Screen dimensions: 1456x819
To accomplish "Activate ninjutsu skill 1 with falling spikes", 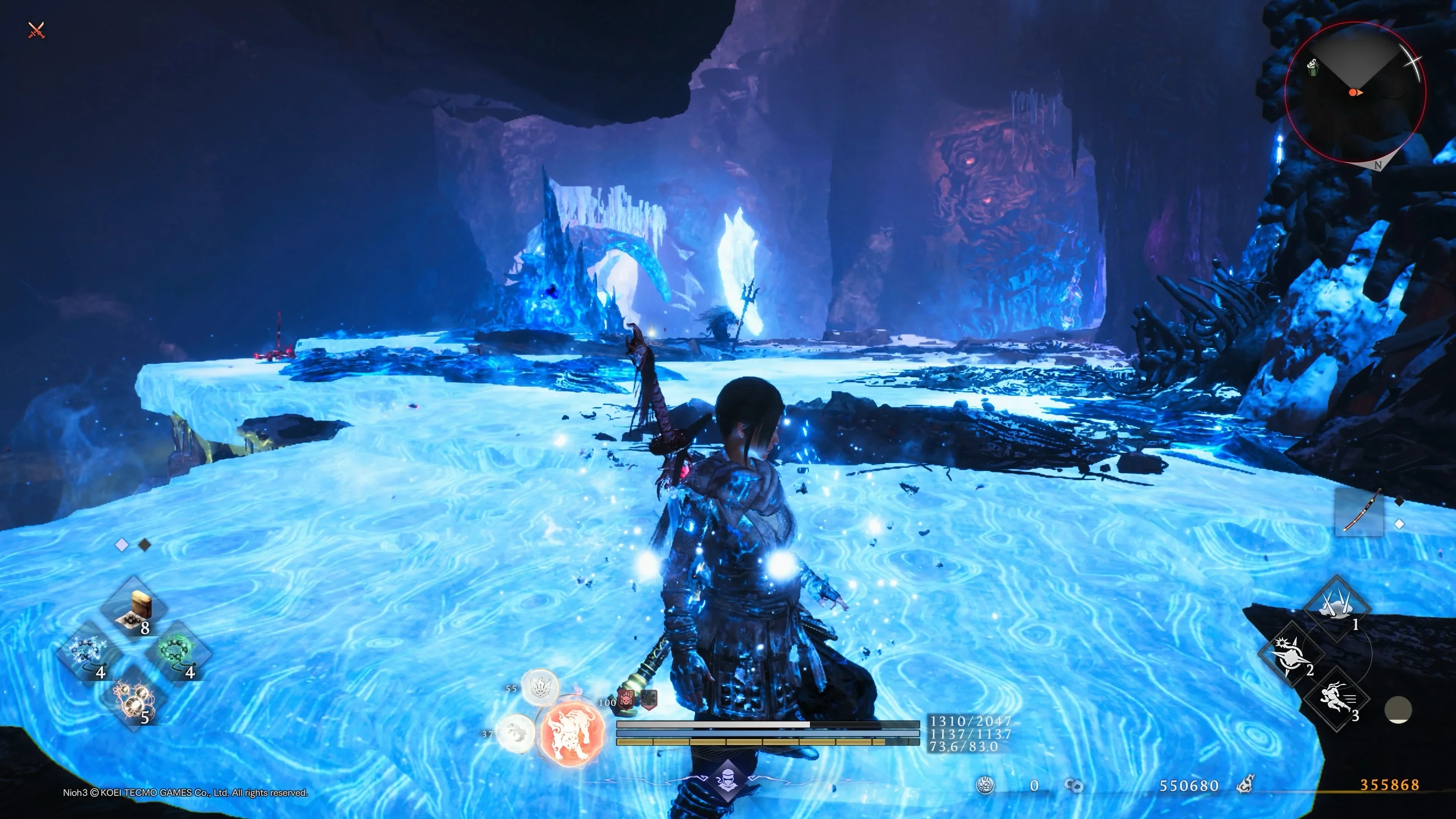I will click(x=1337, y=607).
